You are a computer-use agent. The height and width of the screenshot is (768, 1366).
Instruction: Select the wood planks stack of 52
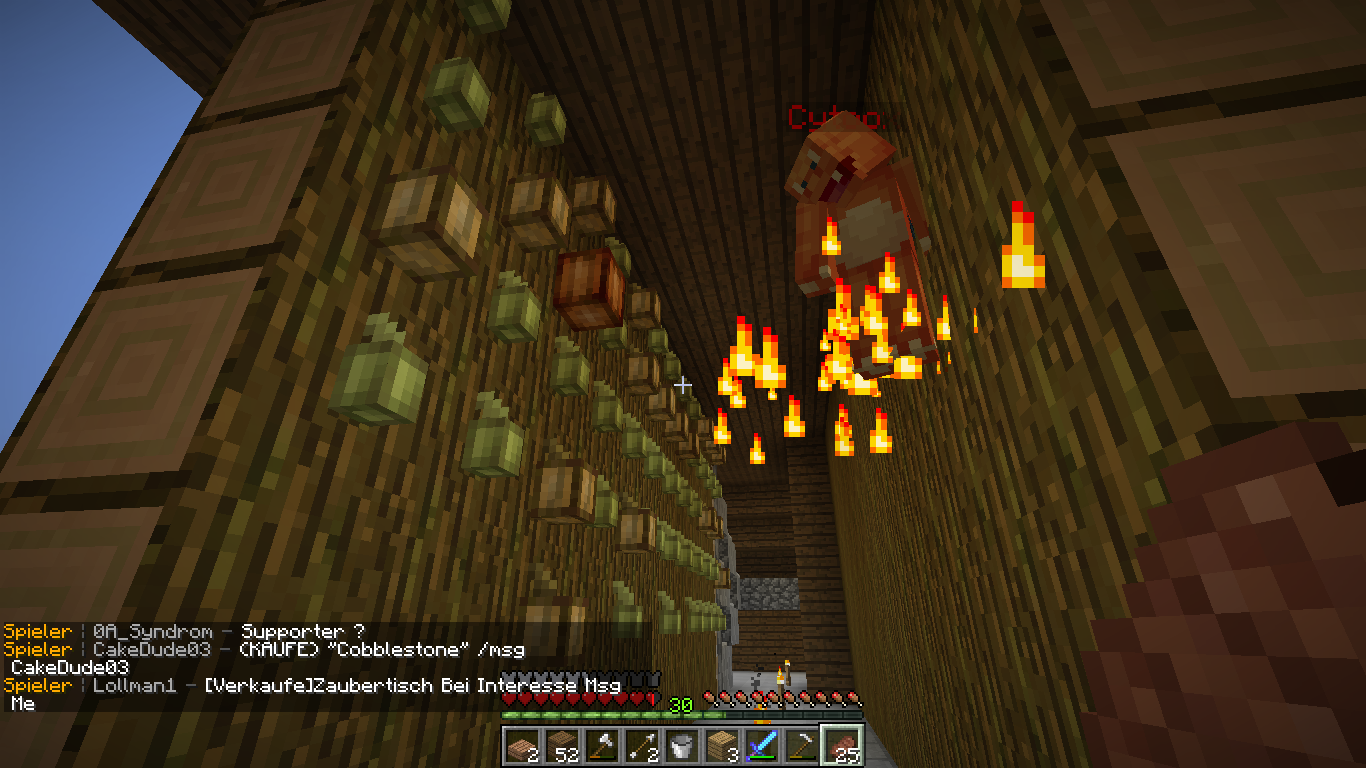tap(561, 745)
